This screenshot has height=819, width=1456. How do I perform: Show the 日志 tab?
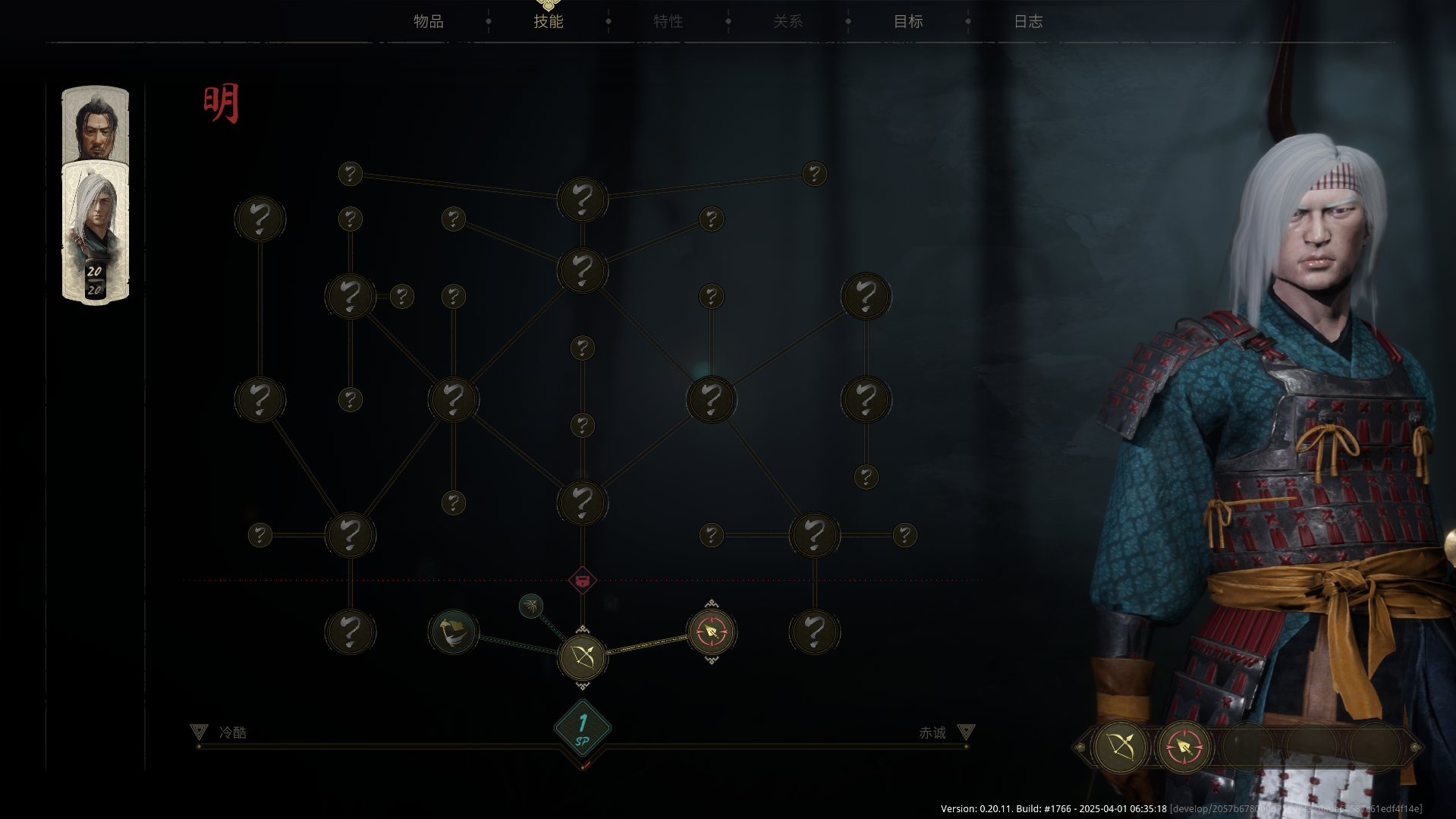coord(1028,21)
